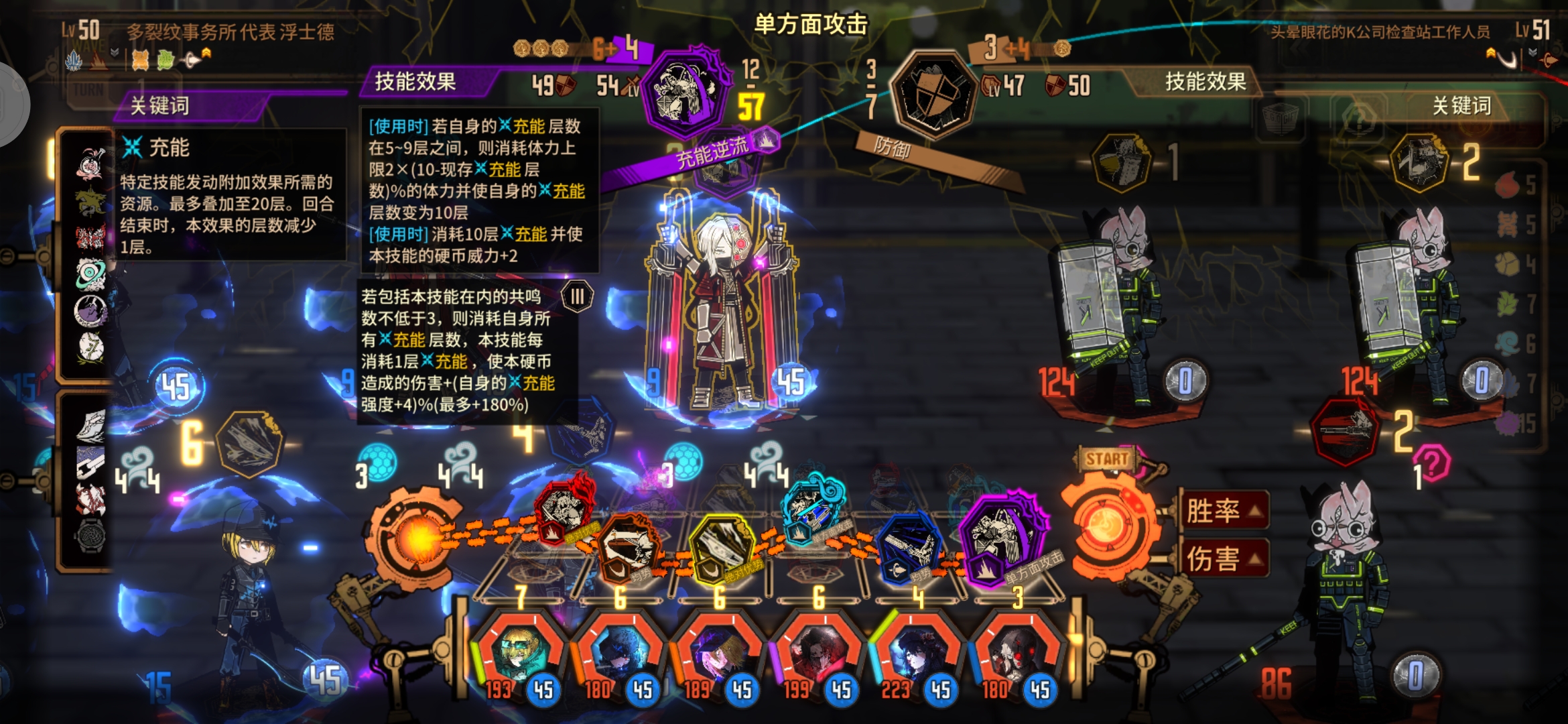Select the red flame skill in the chain
This screenshot has height=724, width=1568.
(565, 508)
